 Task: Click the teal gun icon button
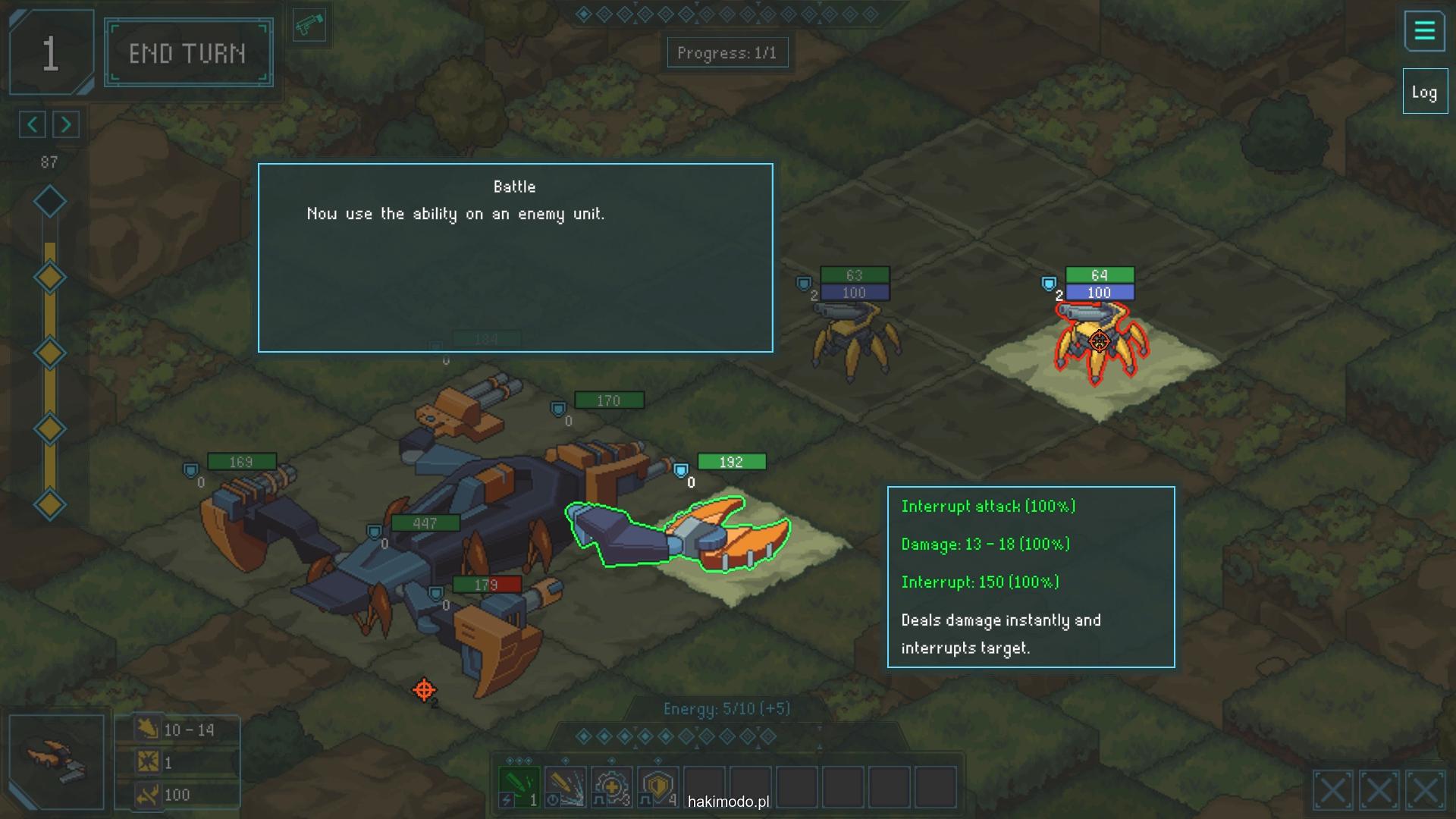coord(309,27)
